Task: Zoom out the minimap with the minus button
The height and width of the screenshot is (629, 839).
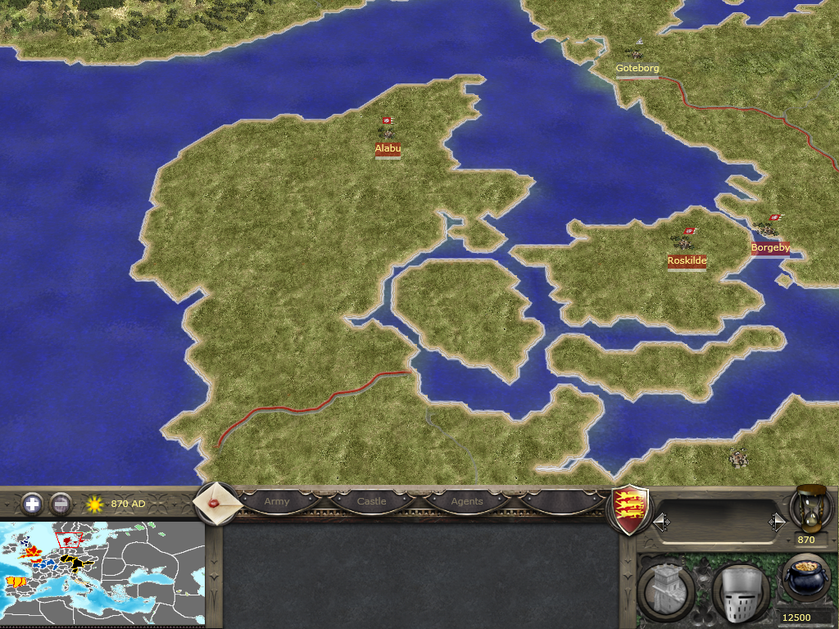Action: coord(61,503)
